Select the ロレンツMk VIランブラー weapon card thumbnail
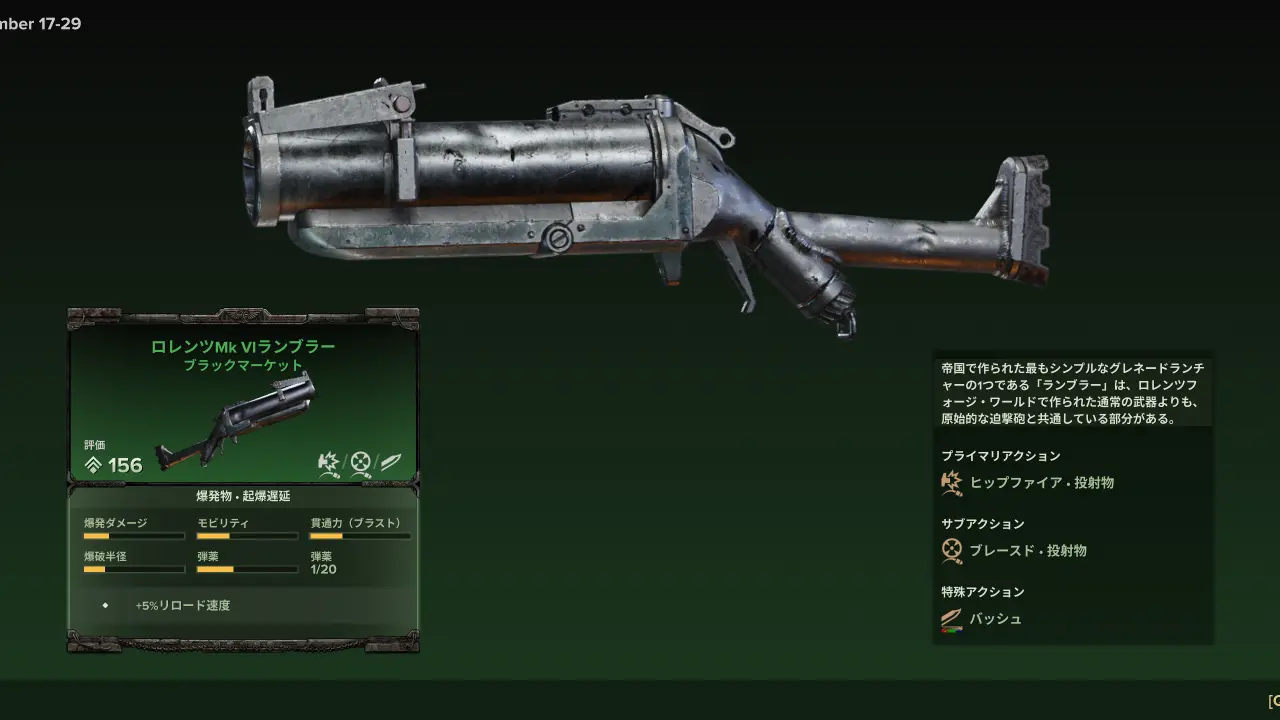1280x720 pixels. pyautogui.click(x=237, y=422)
